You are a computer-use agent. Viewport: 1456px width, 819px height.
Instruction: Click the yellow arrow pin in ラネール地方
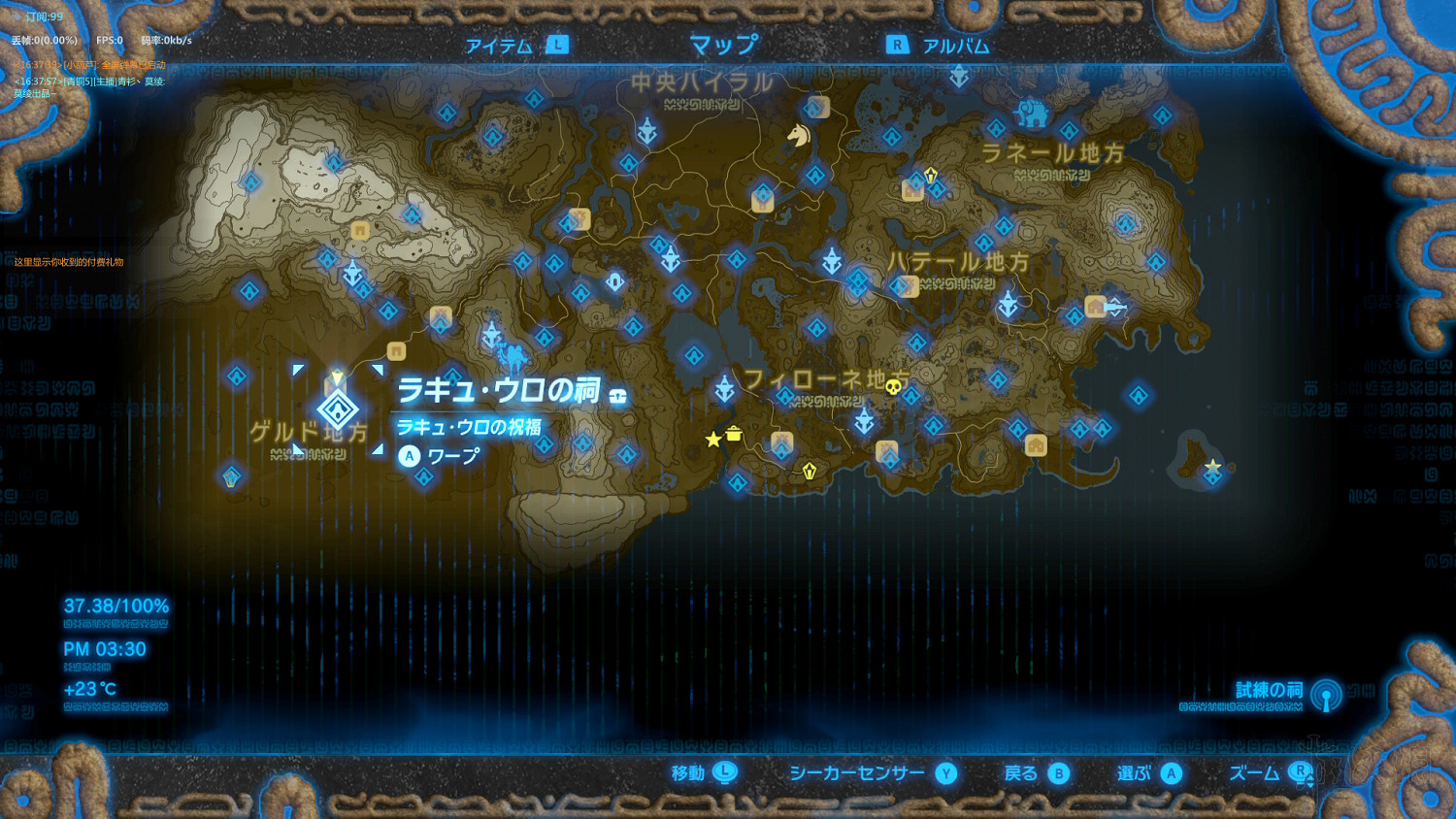click(930, 173)
